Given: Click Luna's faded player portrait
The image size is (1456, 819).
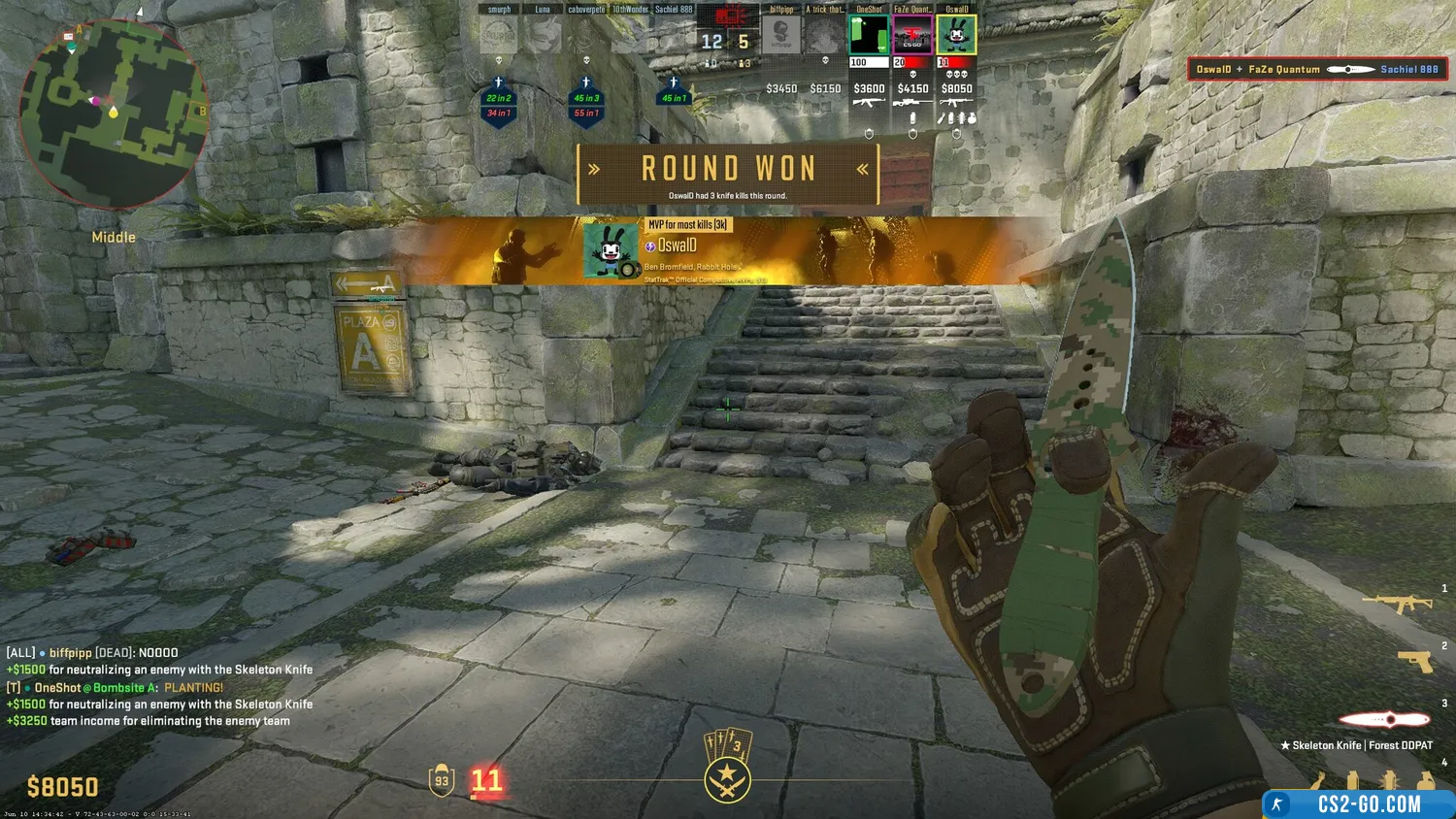Looking at the screenshot, I should click(x=543, y=36).
